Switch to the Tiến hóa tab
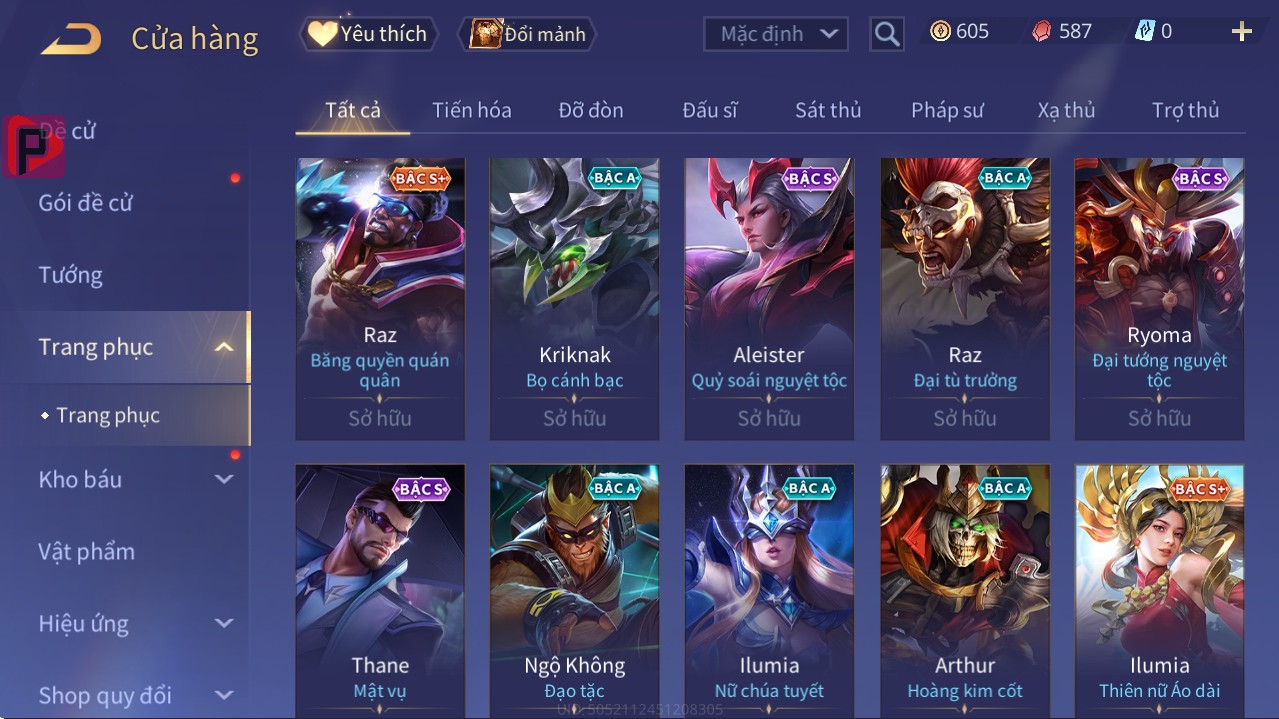Image resolution: width=1279 pixels, height=719 pixels. 471,110
